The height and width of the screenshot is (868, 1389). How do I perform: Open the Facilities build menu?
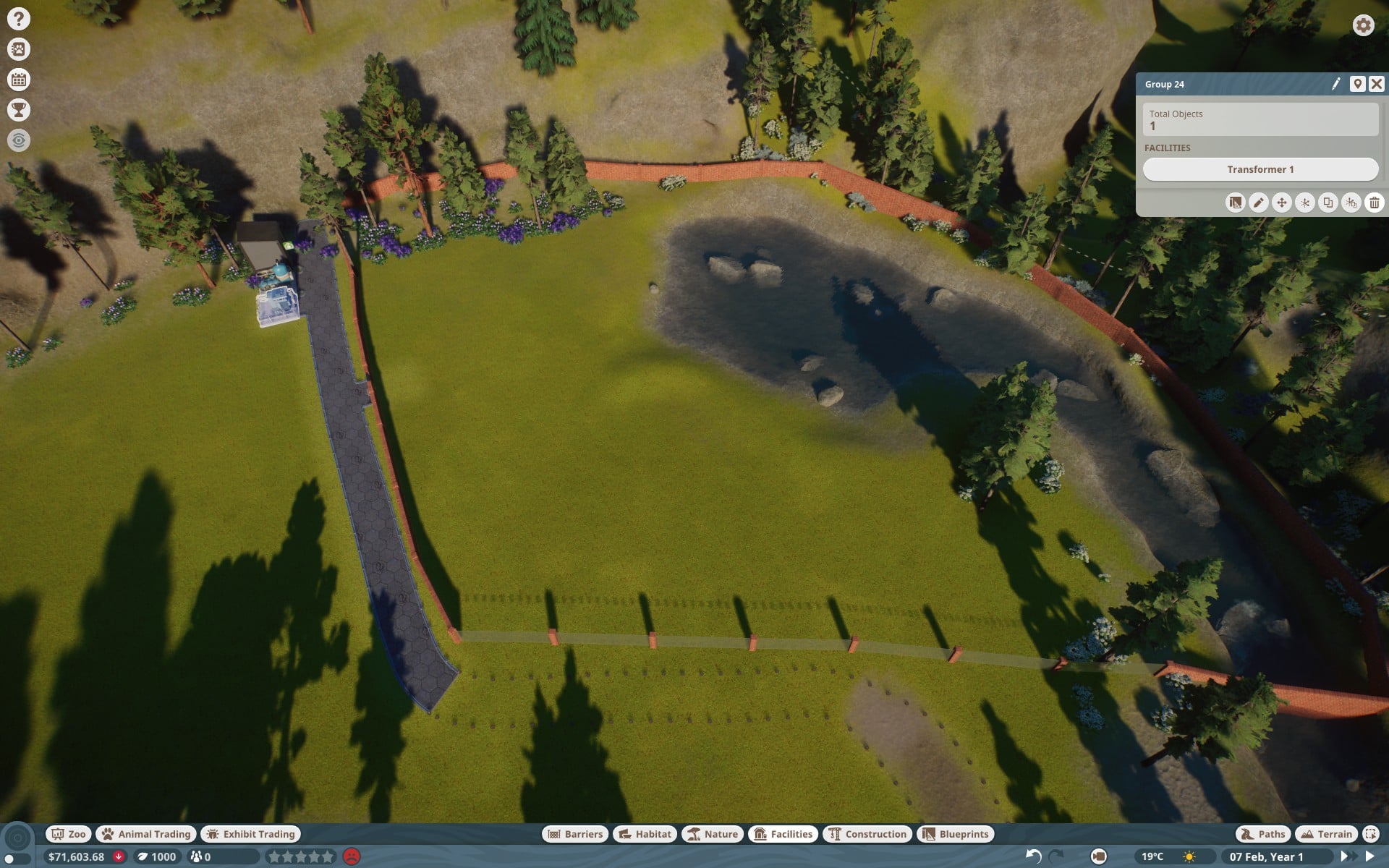coord(783,834)
